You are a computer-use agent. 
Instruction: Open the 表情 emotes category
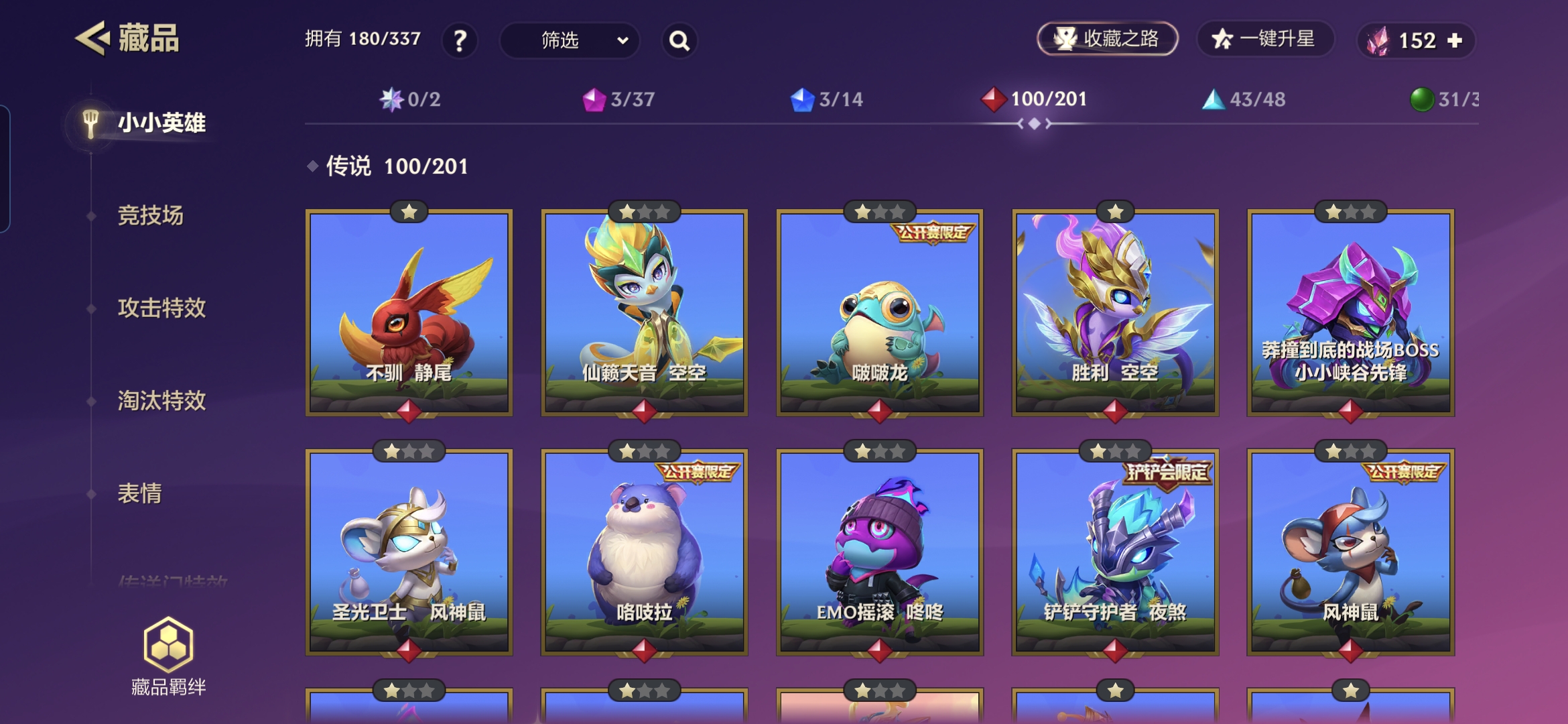point(140,493)
